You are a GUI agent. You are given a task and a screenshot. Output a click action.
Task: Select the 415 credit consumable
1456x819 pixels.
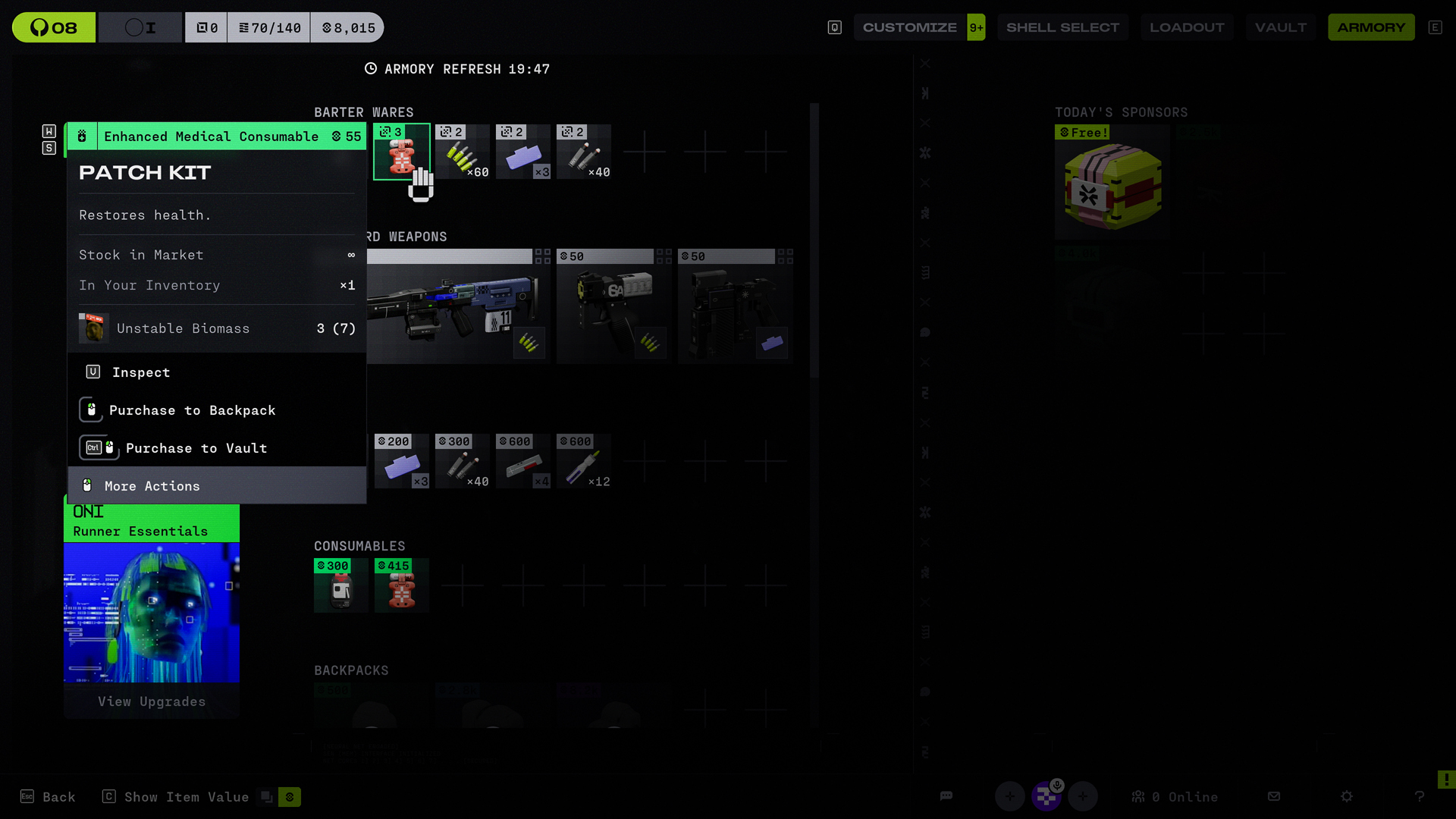[x=401, y=585]
